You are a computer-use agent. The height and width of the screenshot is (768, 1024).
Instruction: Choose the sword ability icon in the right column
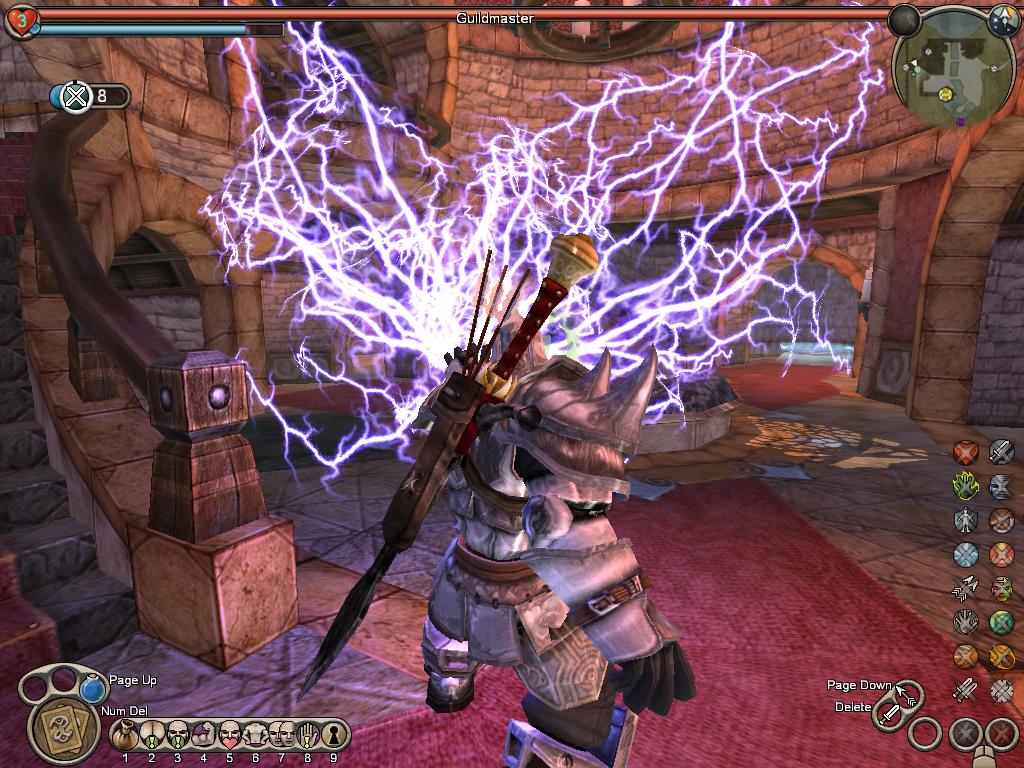pos(1001,452)
